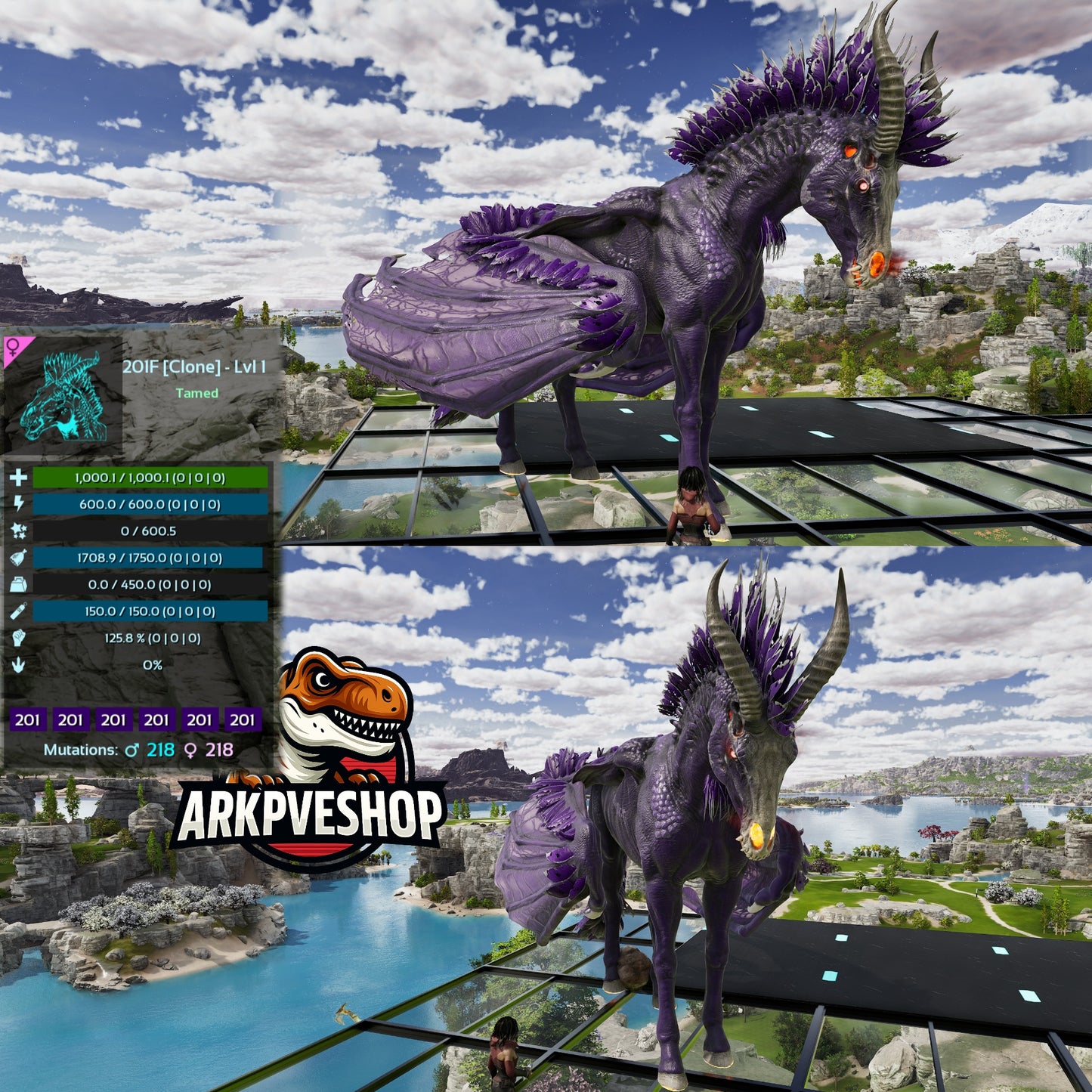Viewport: 1092px width, 1092px height.
Task: Select the pink female gender icon
Action: coord(14,348)
